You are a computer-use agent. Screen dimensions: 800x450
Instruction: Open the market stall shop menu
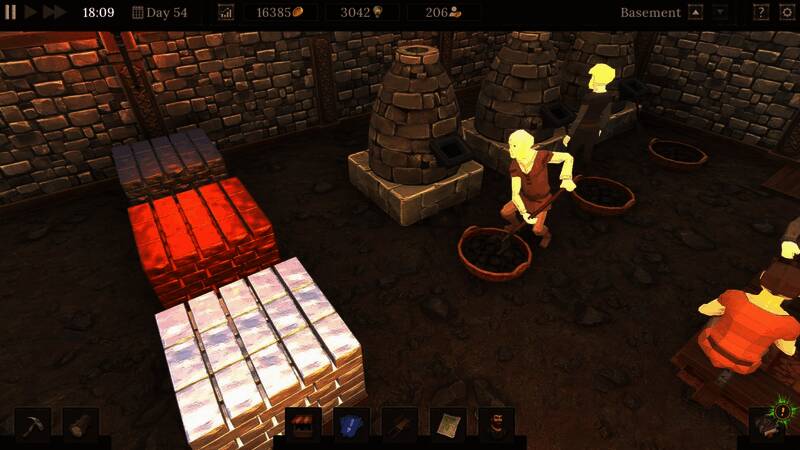tap(303, 424)
